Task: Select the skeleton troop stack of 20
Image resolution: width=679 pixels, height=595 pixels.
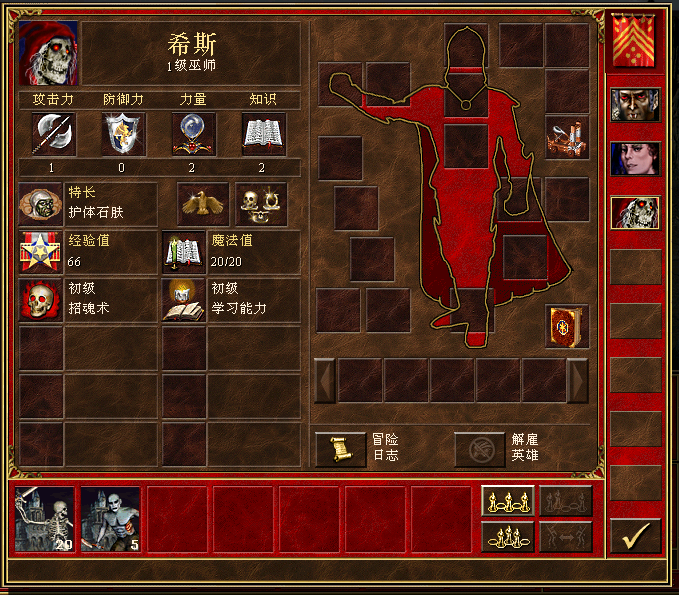Action: coord(45,519)
